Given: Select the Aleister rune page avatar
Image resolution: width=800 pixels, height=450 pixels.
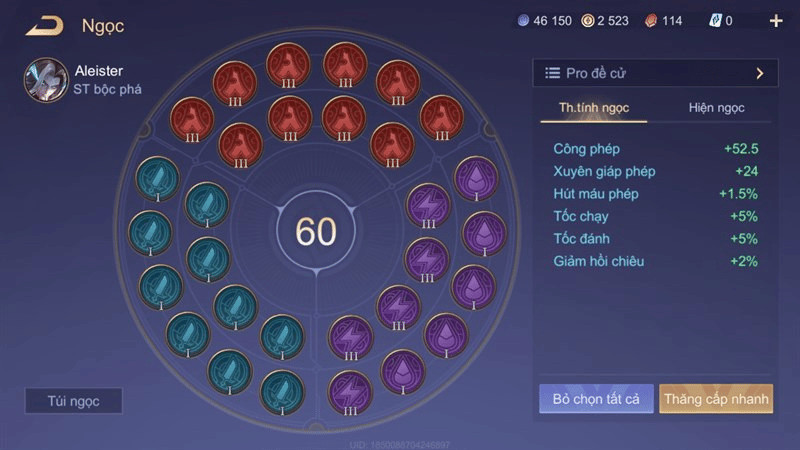Looking at the screenshot, I should [46, 80].
